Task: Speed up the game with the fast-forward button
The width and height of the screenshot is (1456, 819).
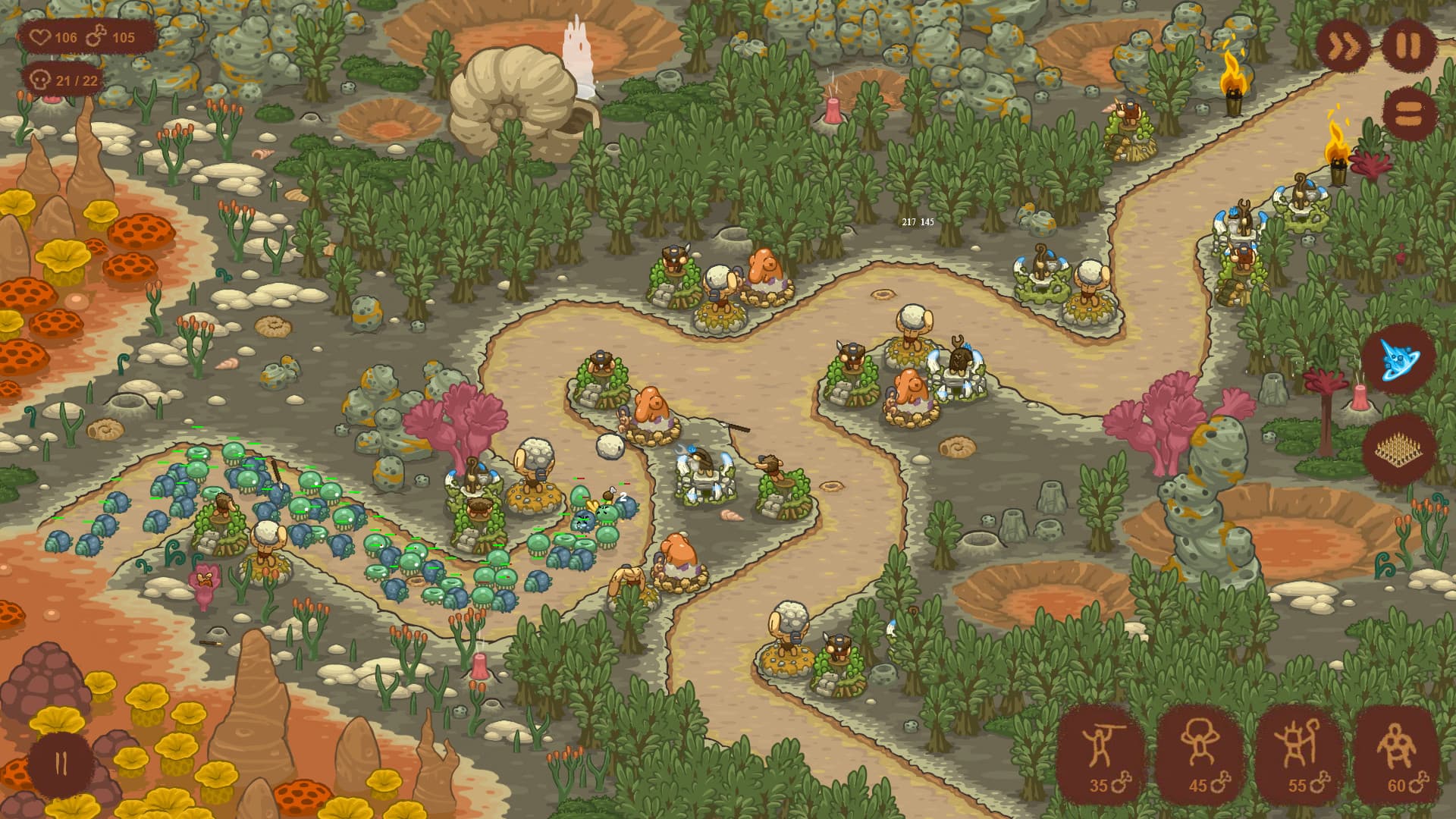Action: (x=1341, y=48)
